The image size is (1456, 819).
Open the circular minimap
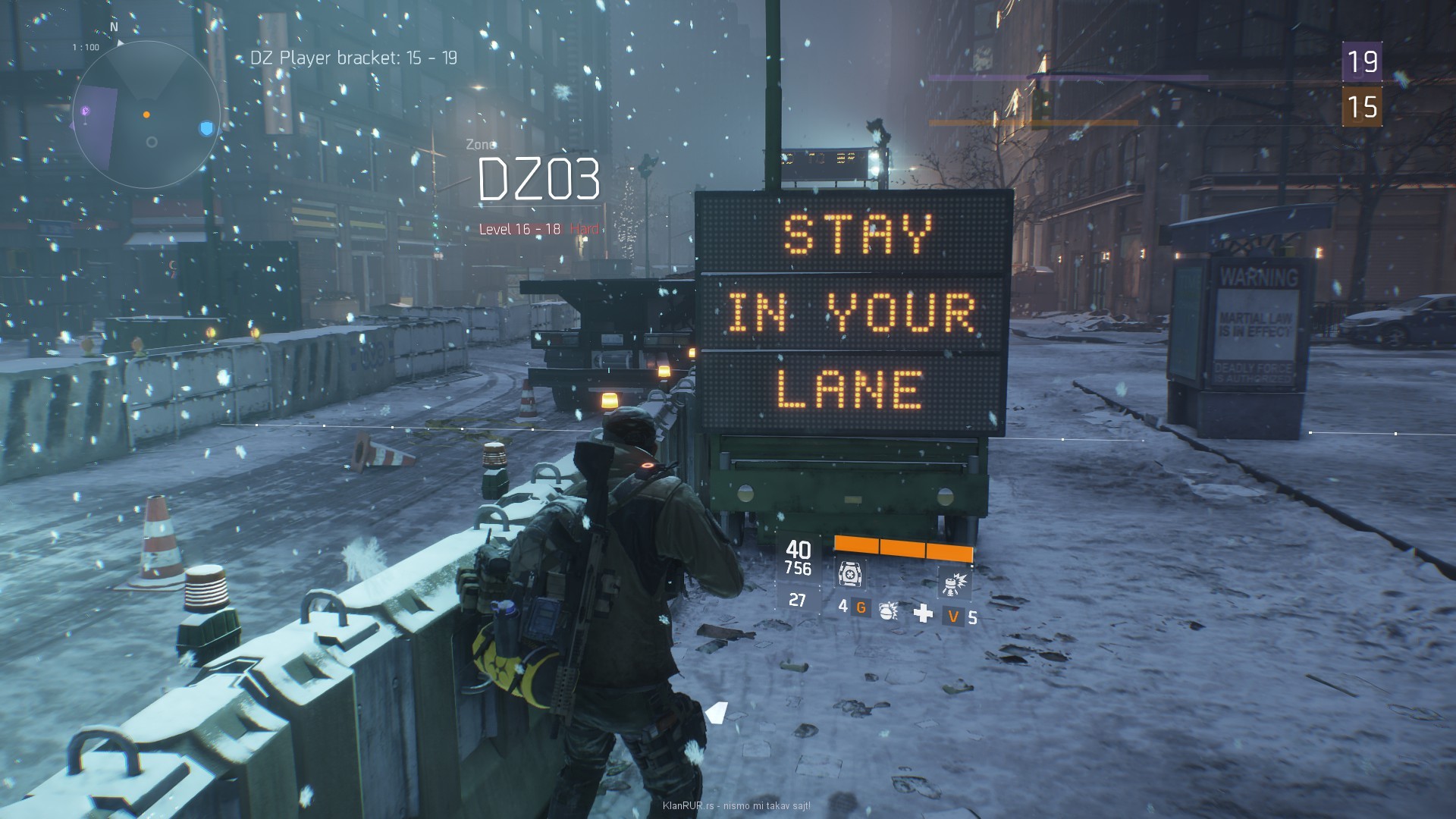click(x=146, y=115)
